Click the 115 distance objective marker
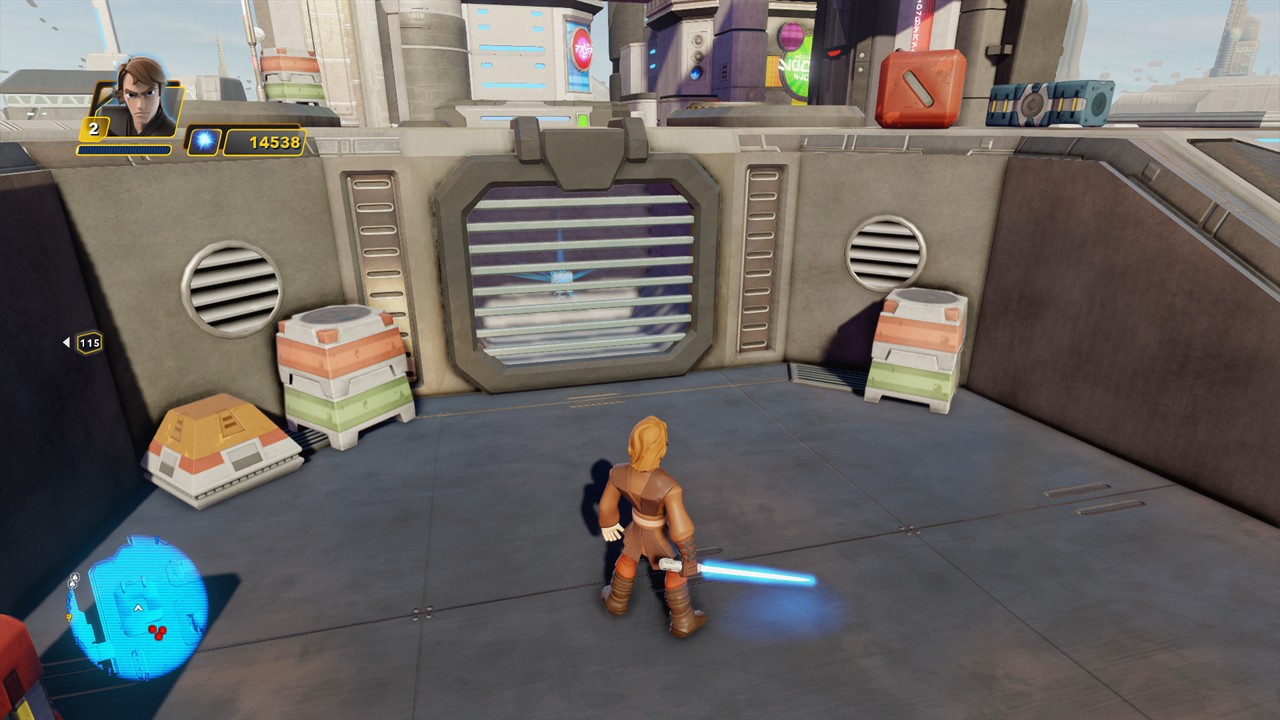 [89, 343]
